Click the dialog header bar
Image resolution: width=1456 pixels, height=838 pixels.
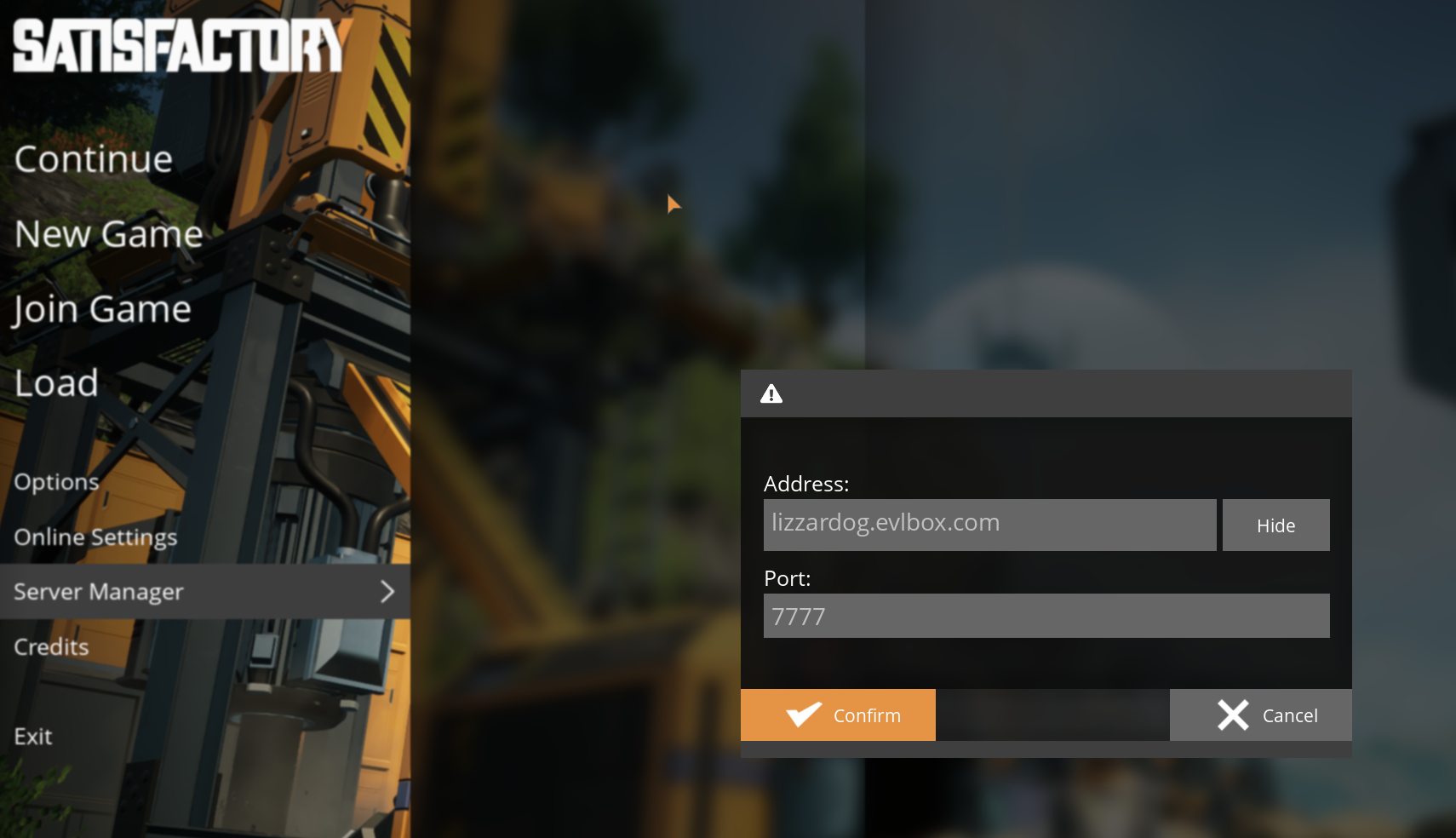1046,393
